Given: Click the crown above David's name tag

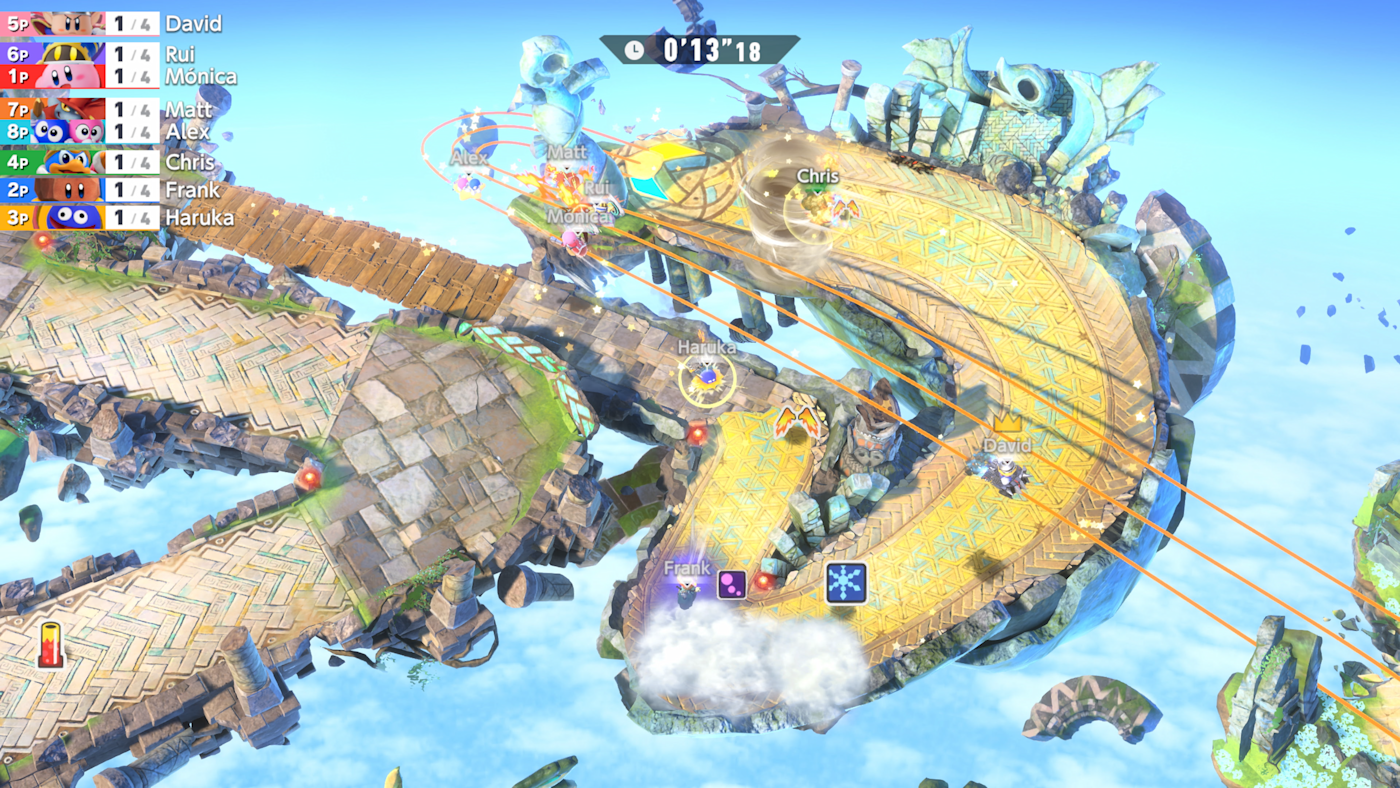Looking at the screenshot, I should click(1006, 425).
